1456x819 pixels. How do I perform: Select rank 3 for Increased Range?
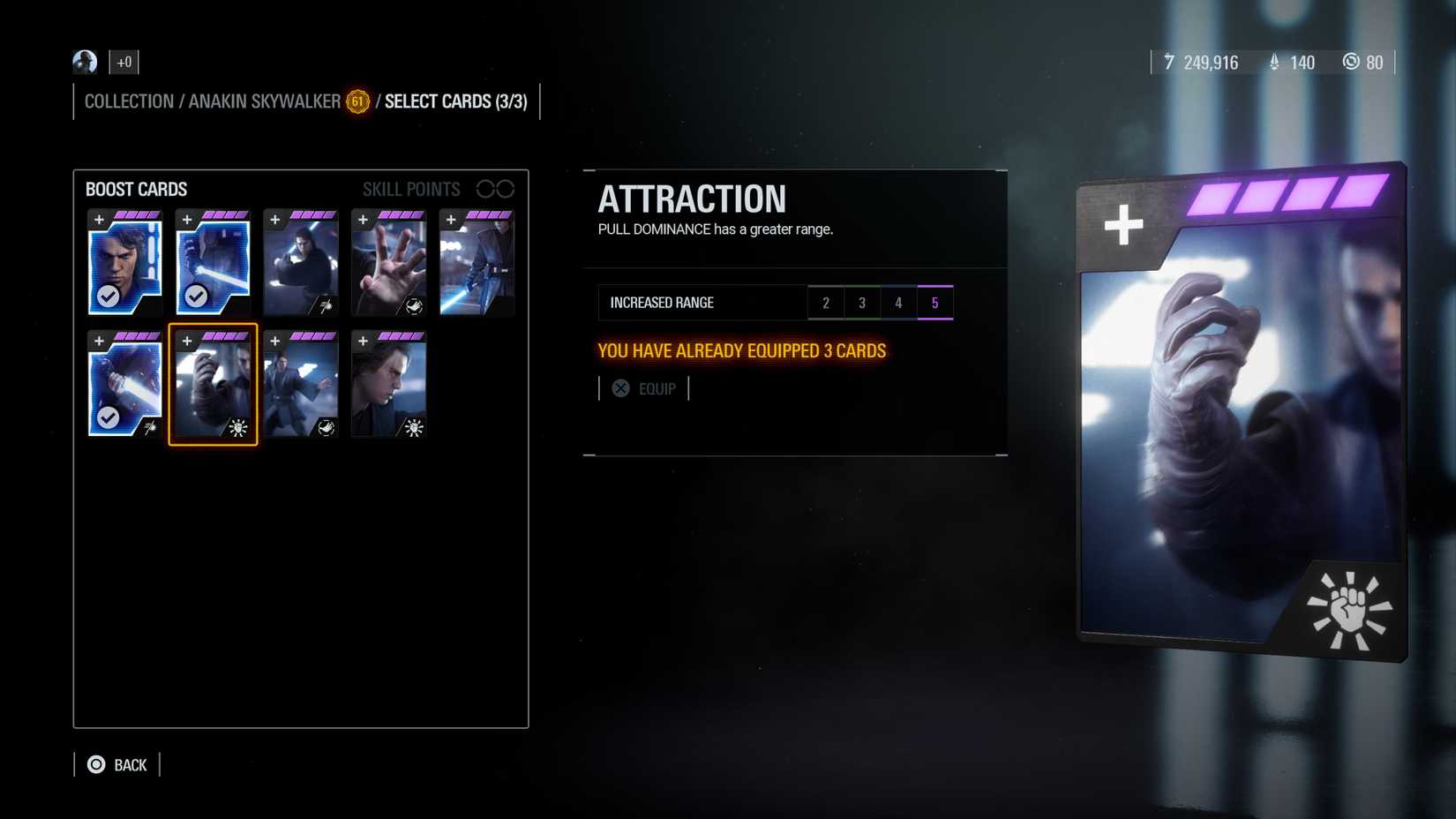point(862,302)
